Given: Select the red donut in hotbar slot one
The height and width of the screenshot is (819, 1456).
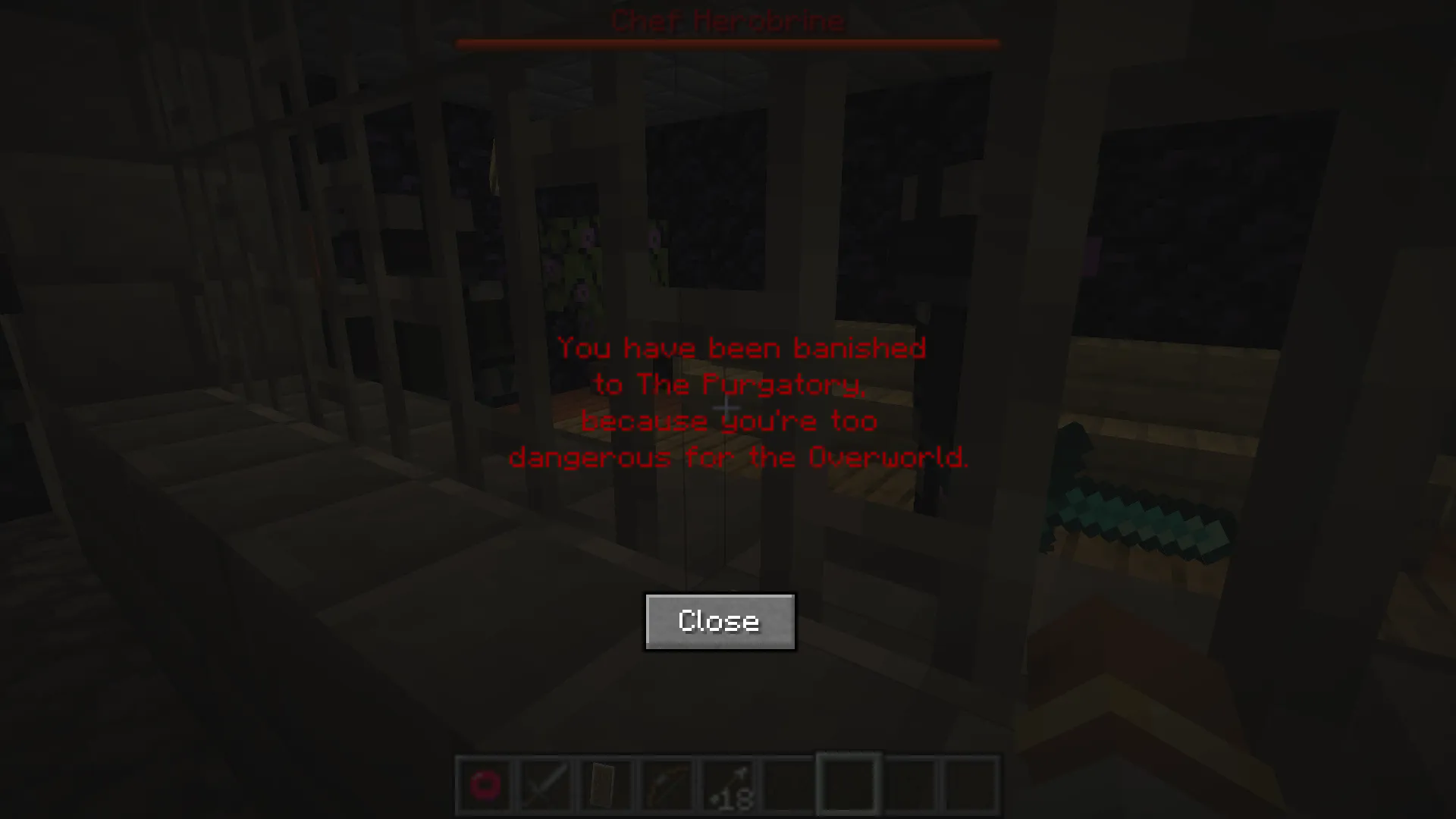Looking at the screenshot, I should coord(485,785).
